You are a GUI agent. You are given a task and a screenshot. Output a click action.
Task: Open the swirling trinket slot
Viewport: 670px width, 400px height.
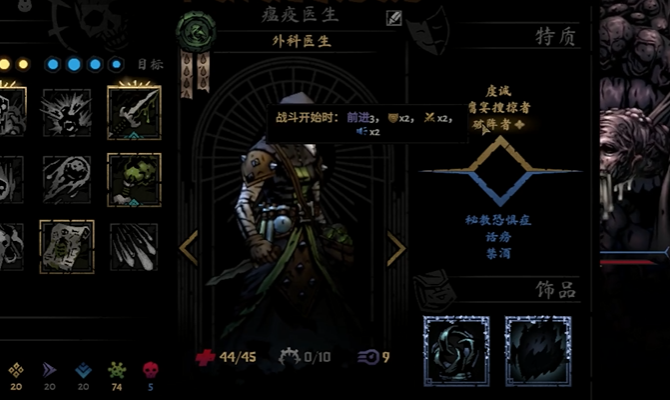pos(457,350)
